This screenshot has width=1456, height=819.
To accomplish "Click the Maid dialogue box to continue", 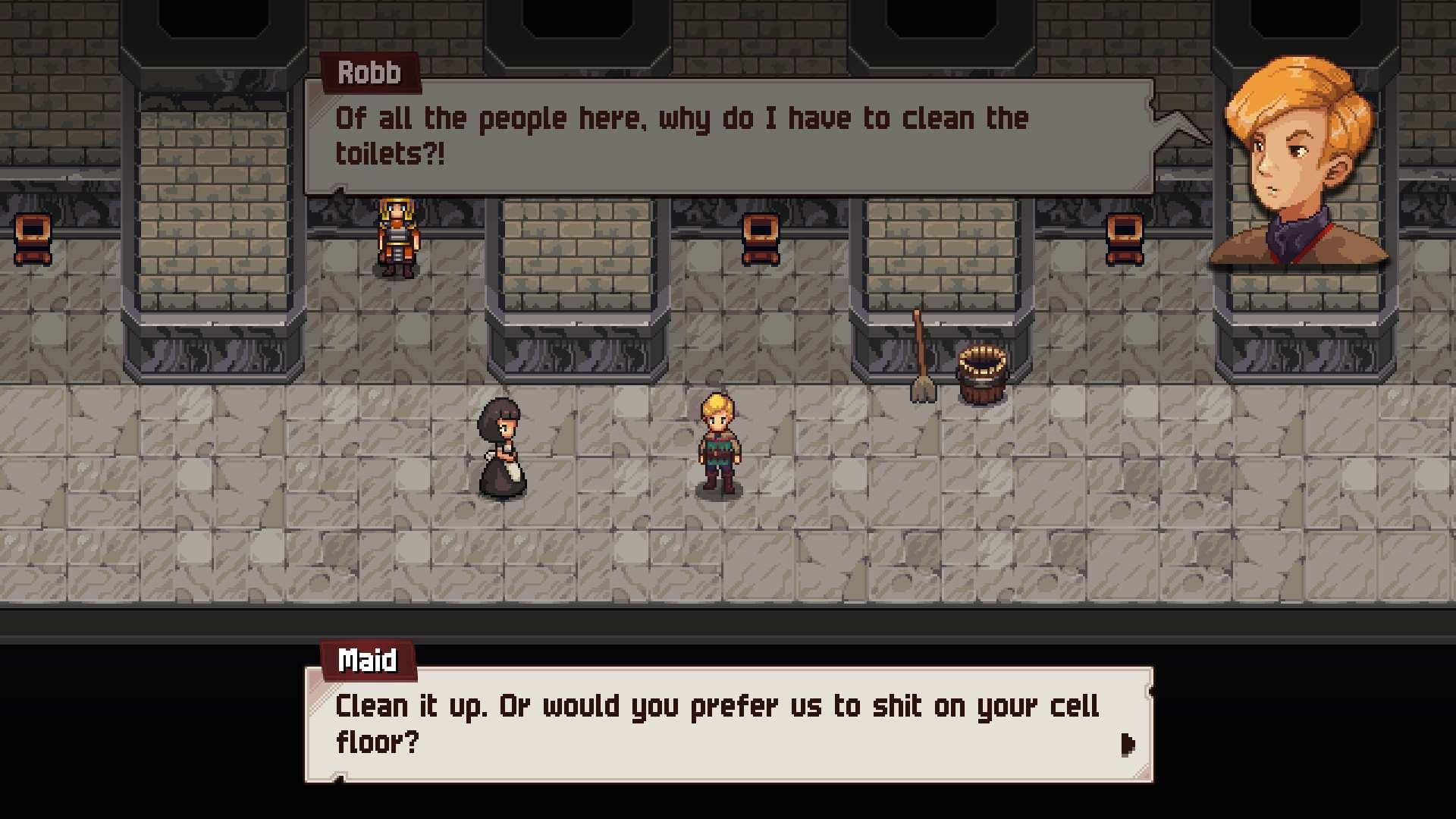I will tap(728, 724).
